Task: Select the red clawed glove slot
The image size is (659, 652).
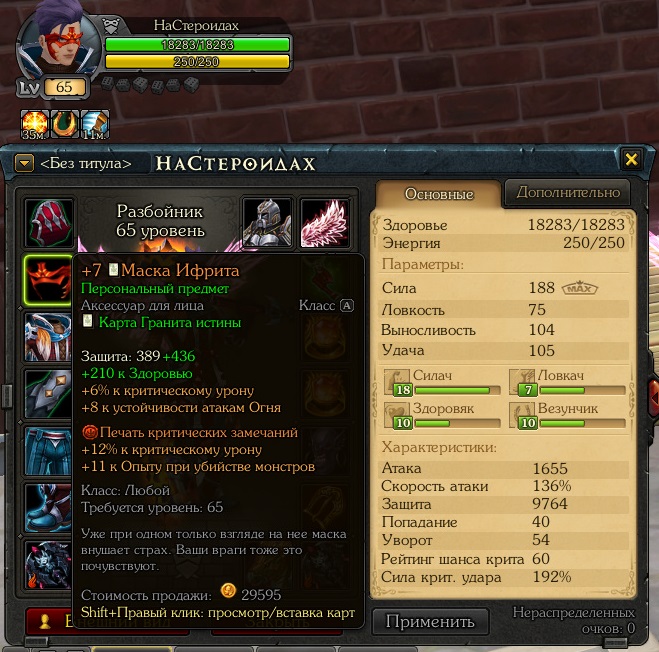Action: pyautogui.click(x=47, y=222)
